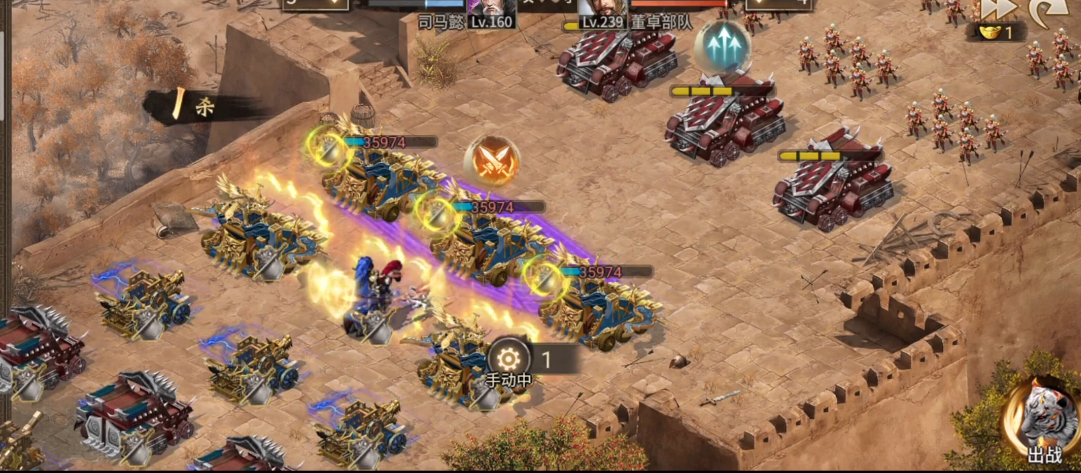This screenshot has width=1081, height=473.
Task: Open the gold ingot counter
Action: pos(996,33)
